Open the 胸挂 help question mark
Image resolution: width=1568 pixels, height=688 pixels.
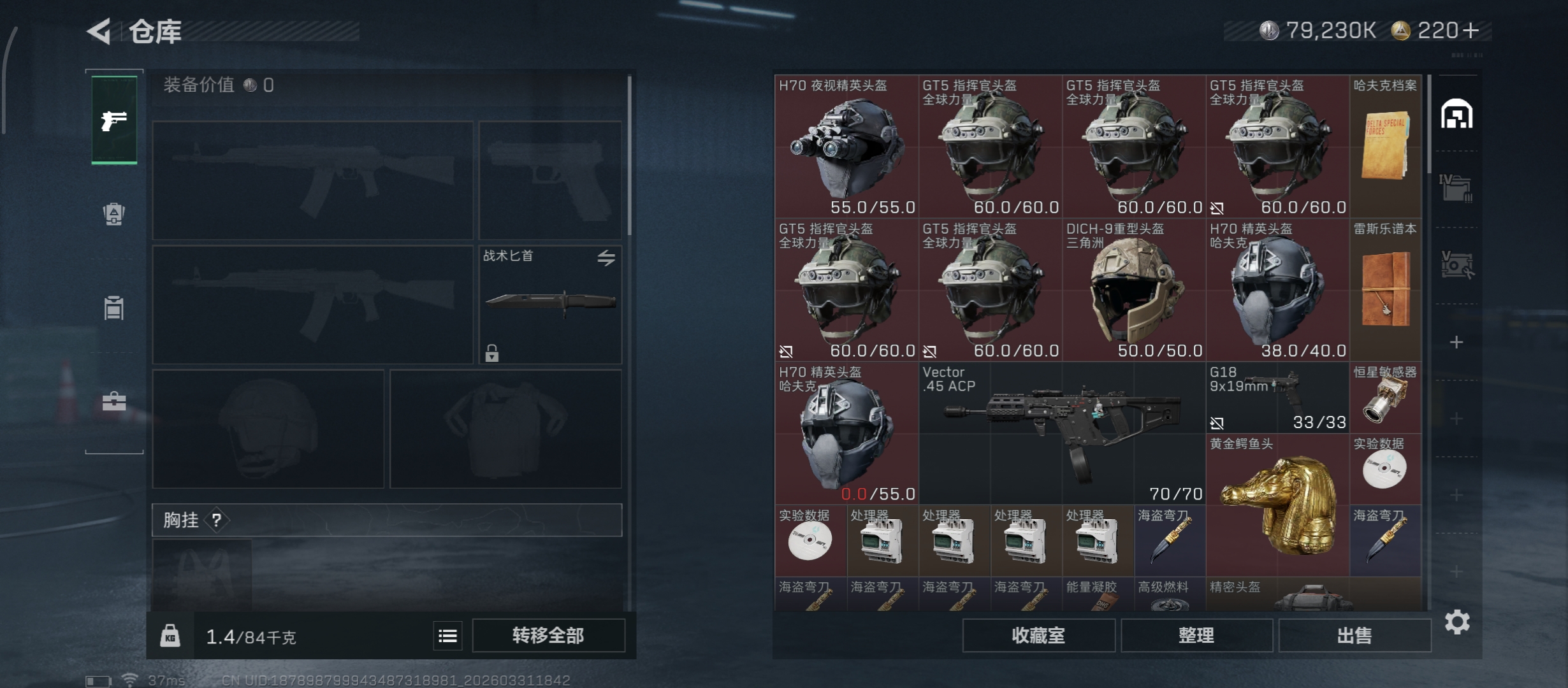click(217, 520)
